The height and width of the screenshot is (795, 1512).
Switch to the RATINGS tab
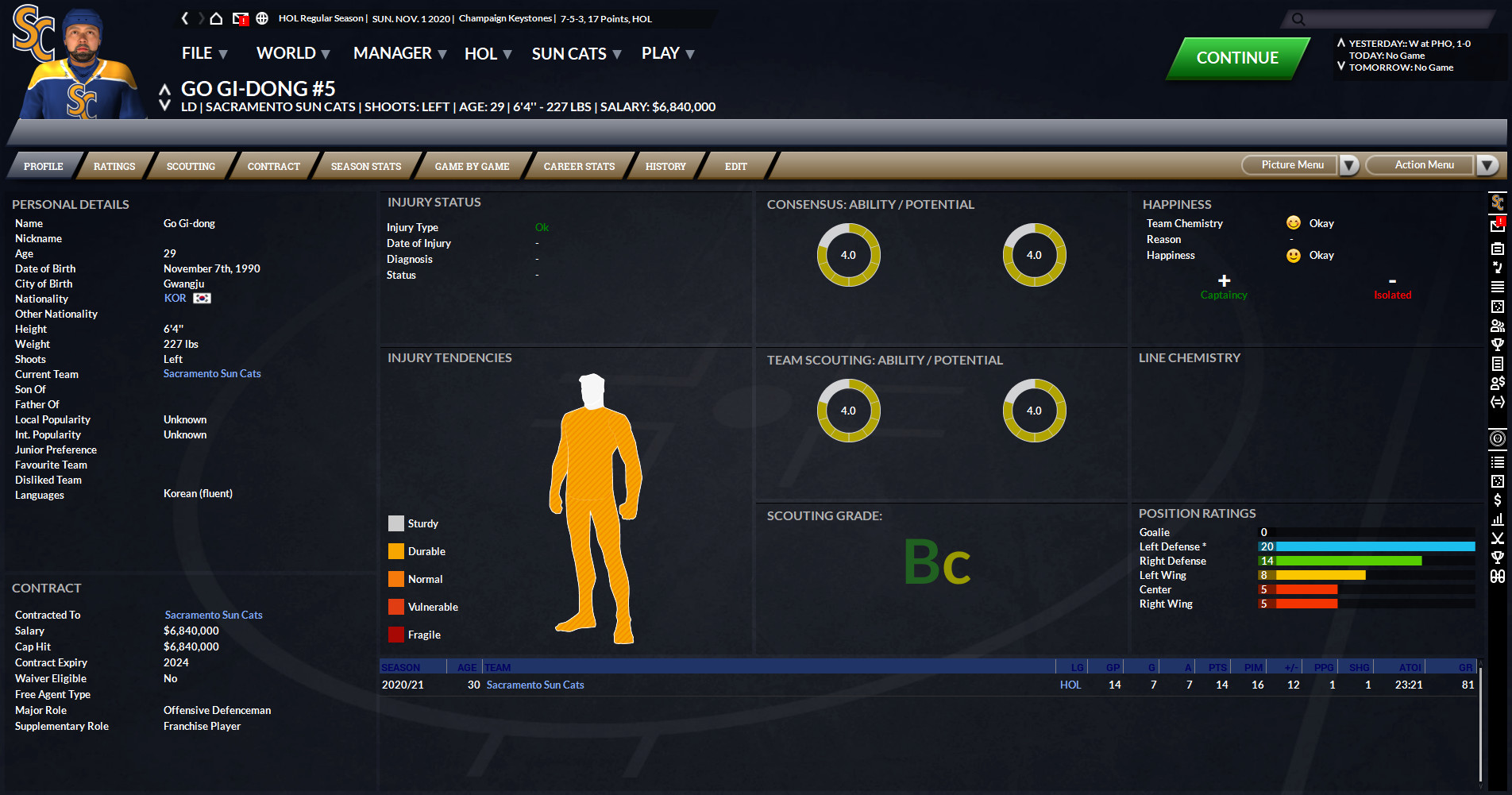tap(114, 166)
